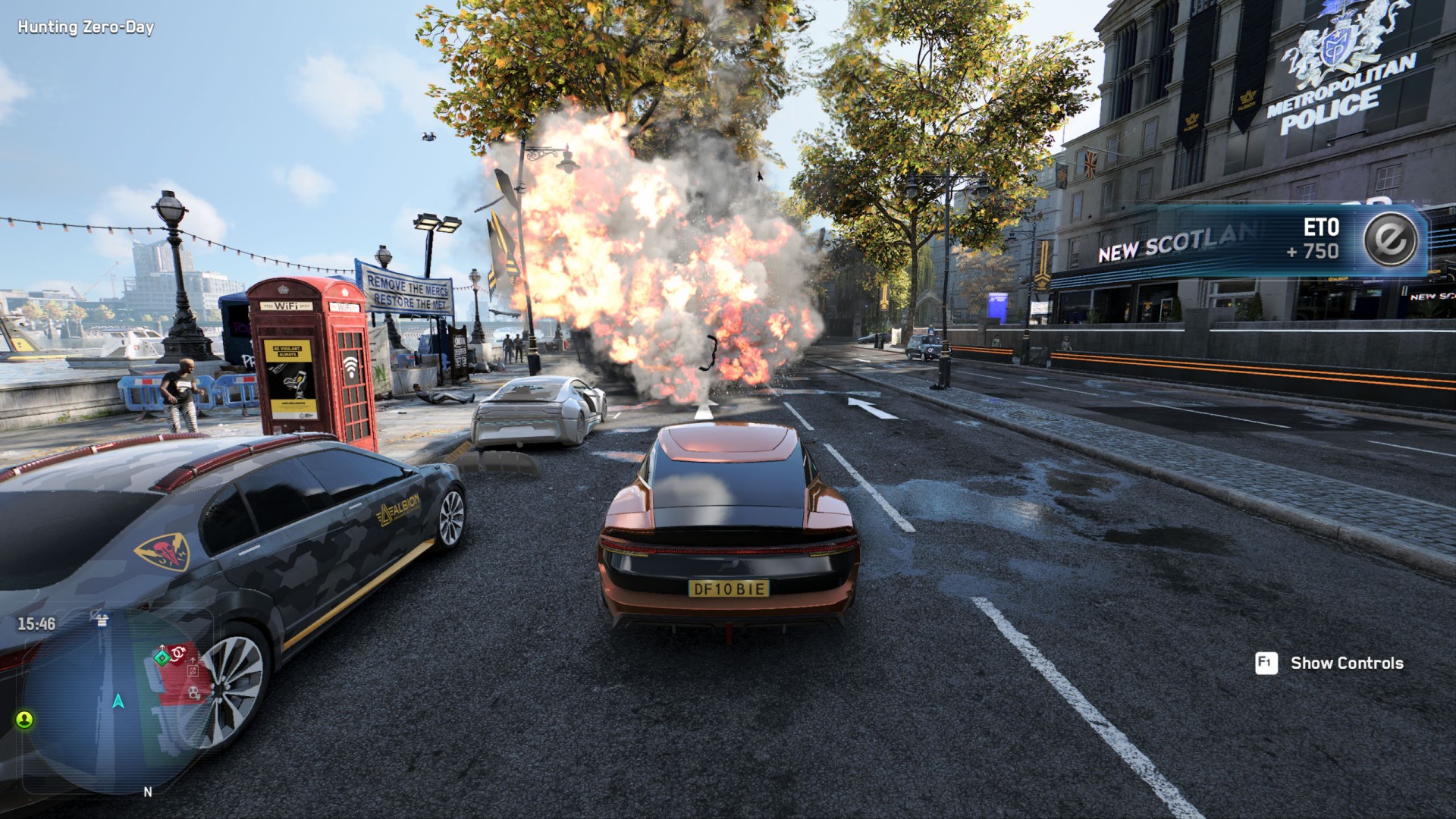Click the red shield marker on minimap
Screen dimensions: 1456x819
point(179,653)
